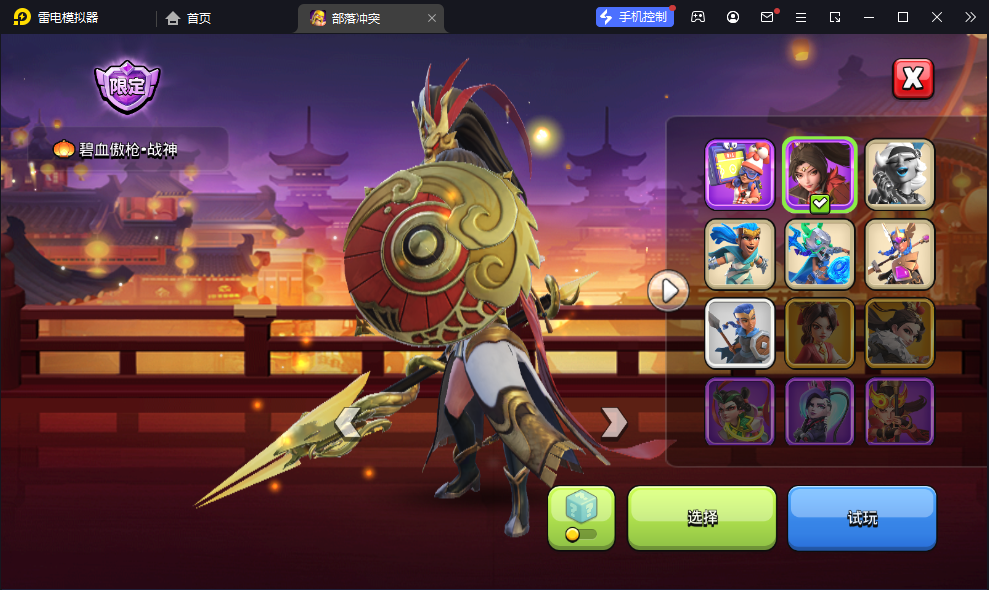This screenshot has width=989, height=590.
Task: Choose the black-and-white grayscale skin thumbnail
Action: (x=899, y=174)
